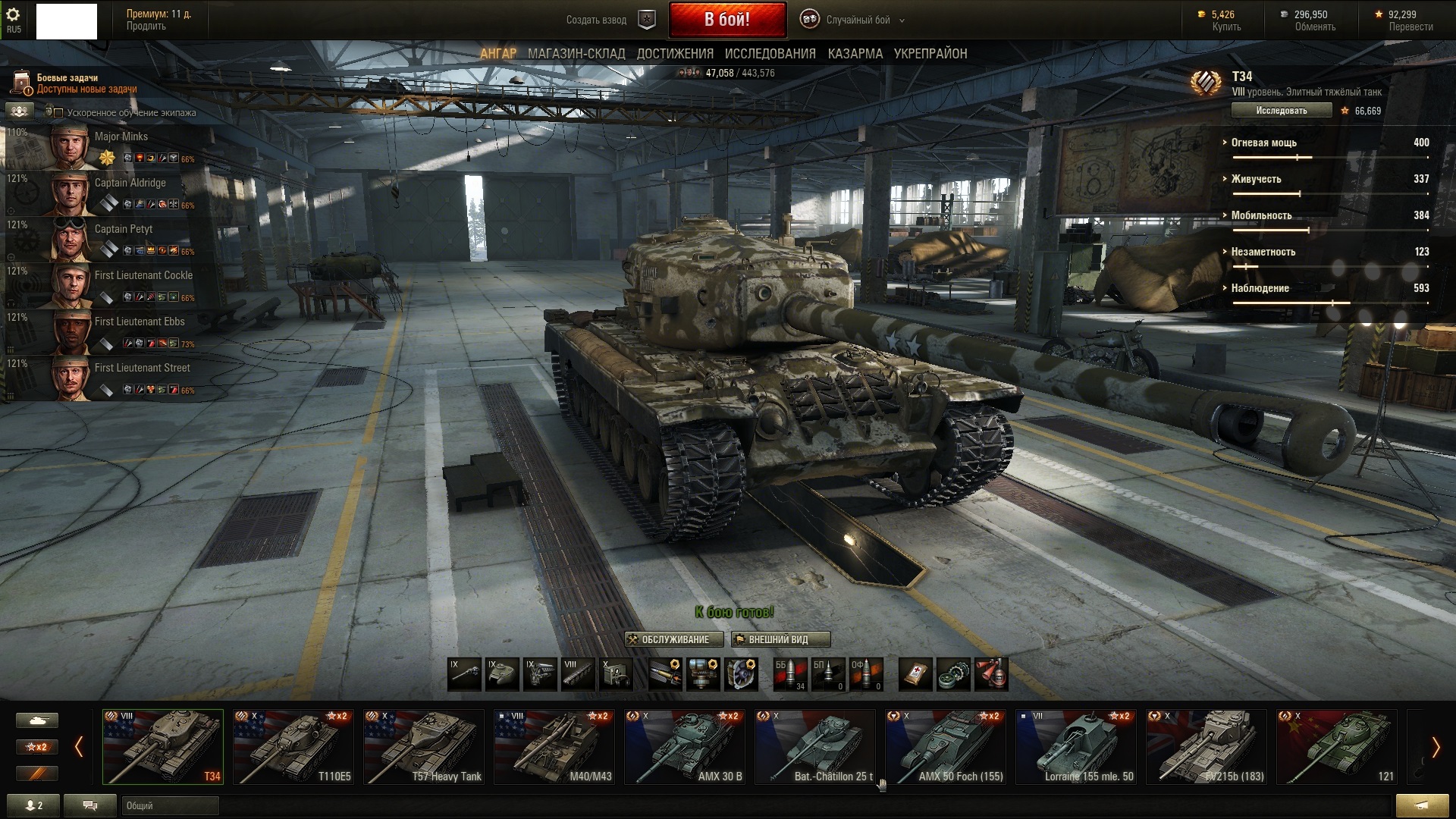Switch to the МАГАЗИН-СКЛАД tab
The height and width of the screenshot is (819, 1456).
(576, 54)
